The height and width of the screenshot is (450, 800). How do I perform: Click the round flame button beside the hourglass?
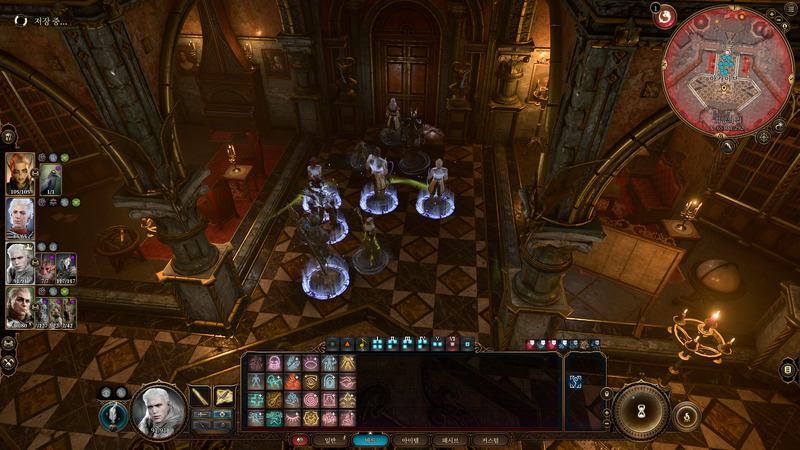[x=686, y=414]
